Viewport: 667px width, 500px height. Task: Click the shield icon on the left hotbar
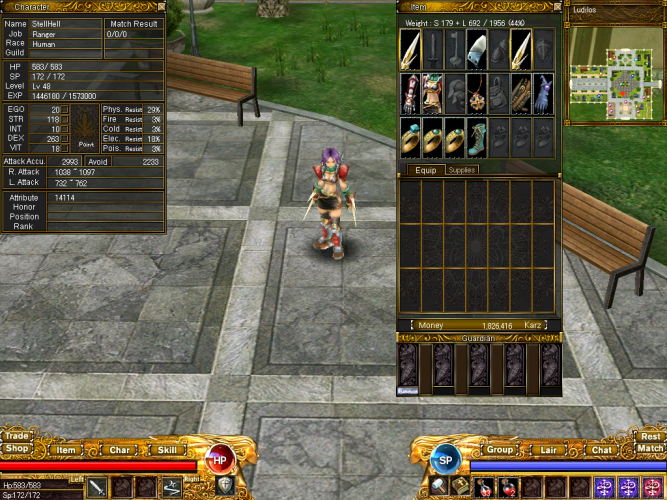pyautogui.click(x=225, y=487)
